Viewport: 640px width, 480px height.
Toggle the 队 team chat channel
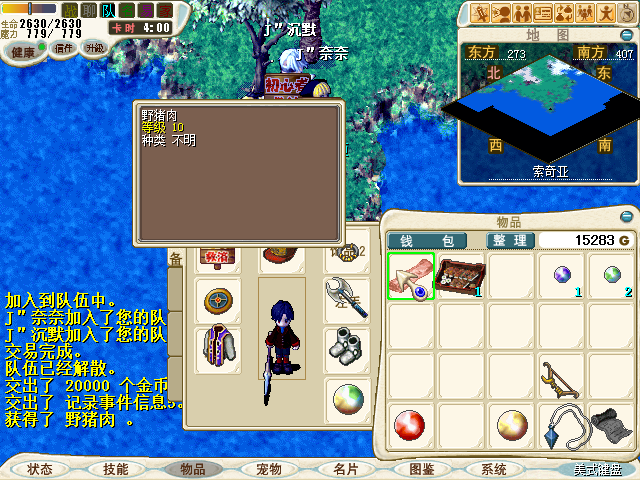(x=108, y=10)
